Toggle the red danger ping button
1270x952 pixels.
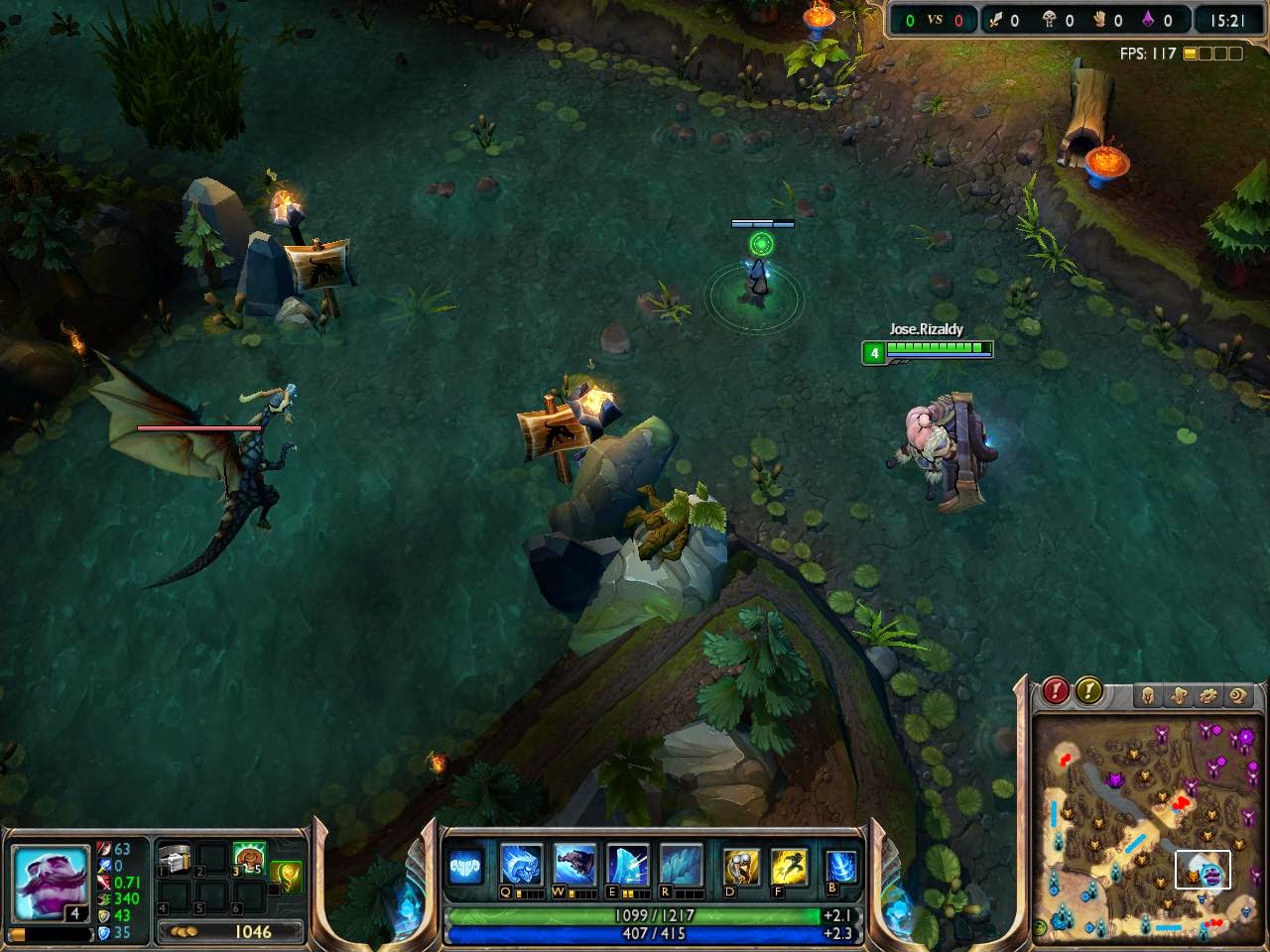(x=1054, y=692)
